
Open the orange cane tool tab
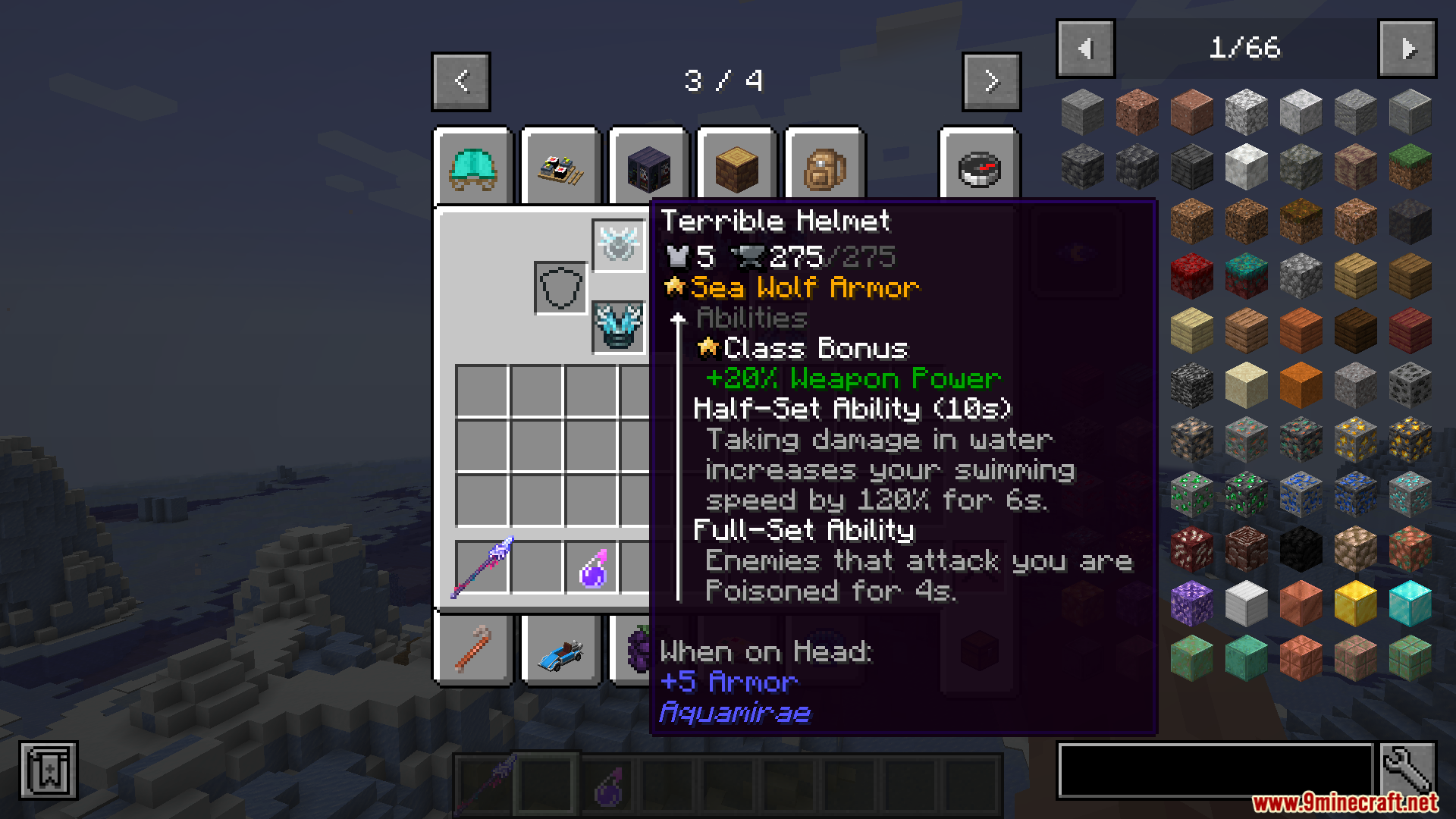473,651
